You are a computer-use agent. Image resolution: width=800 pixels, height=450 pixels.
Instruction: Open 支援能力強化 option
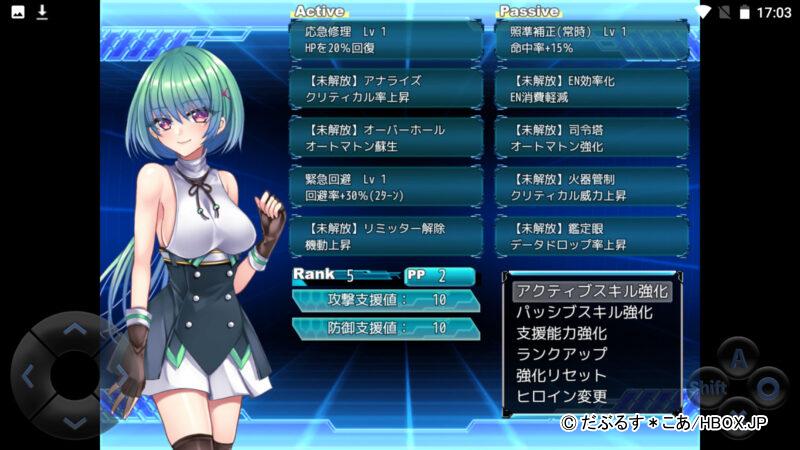click(561, 334)
